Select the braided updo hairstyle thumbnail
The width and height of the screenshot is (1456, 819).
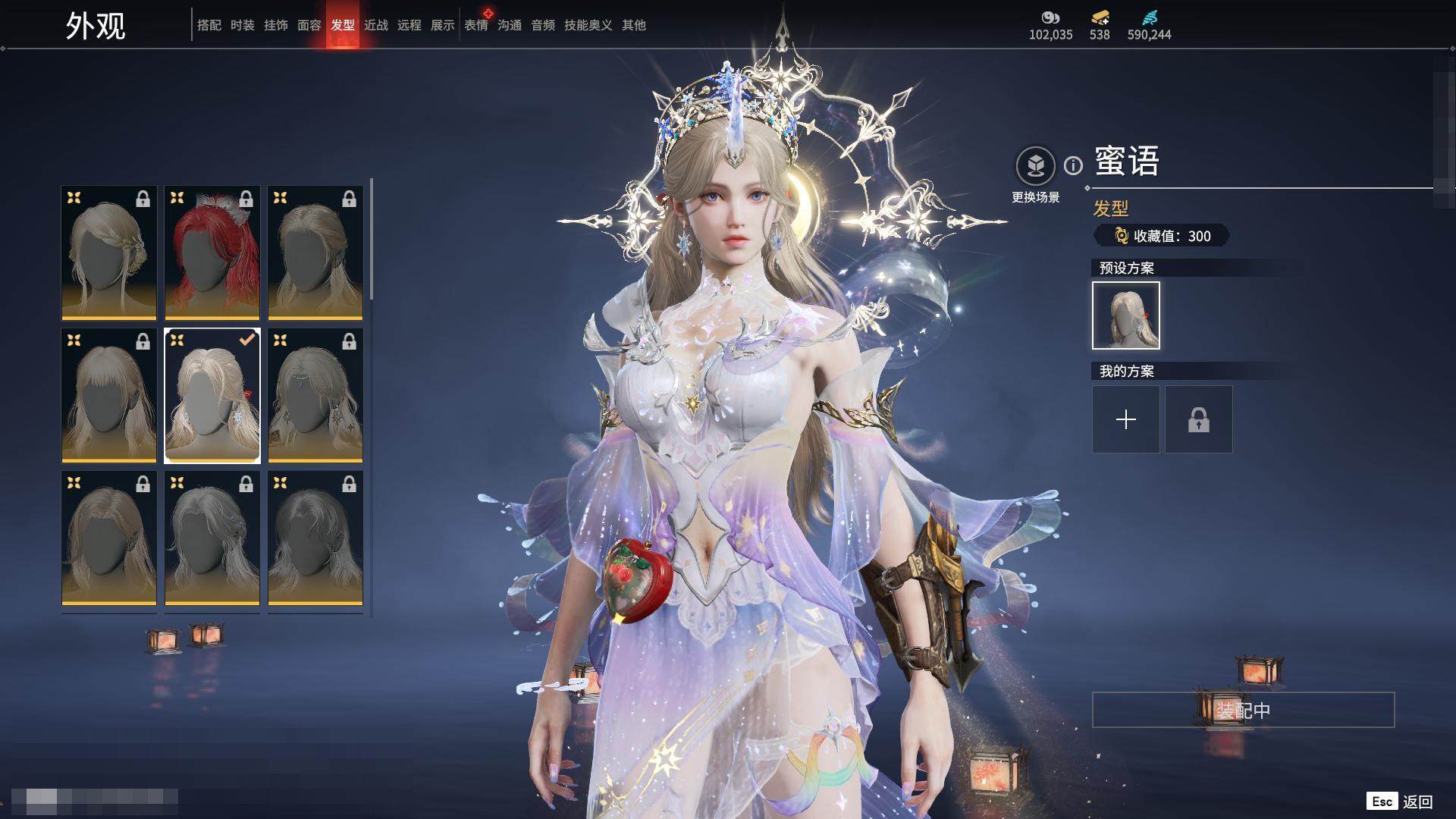pos(109,253)
